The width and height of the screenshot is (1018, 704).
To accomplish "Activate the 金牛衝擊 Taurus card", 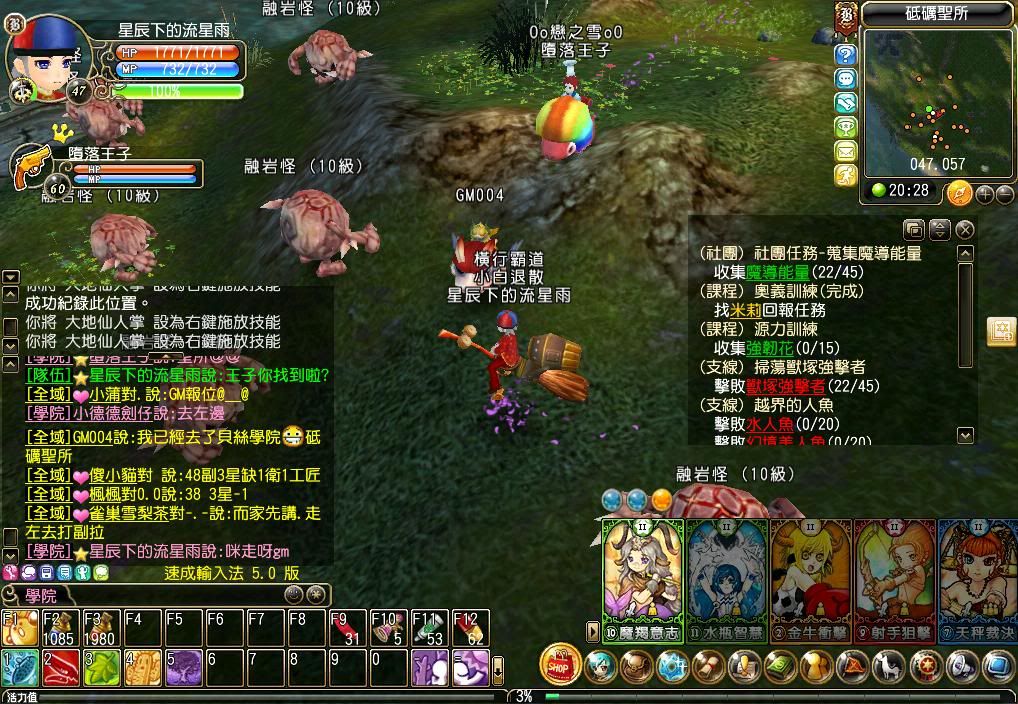I will (x=811, y=578).
